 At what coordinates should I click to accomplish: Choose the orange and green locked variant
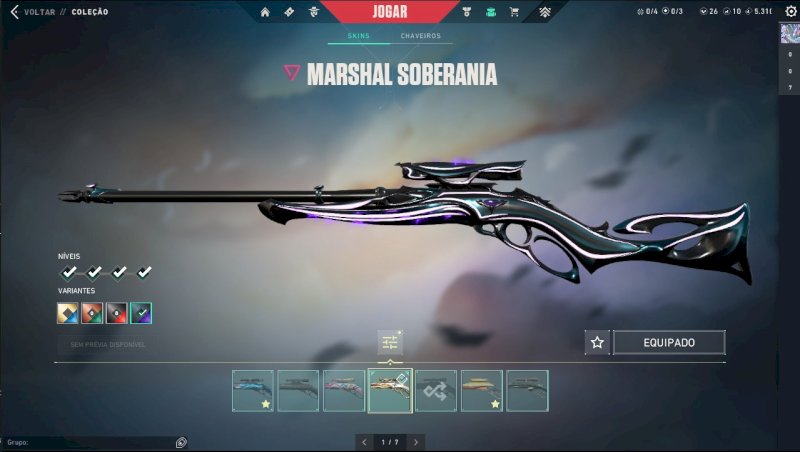[x=93, y=313]
